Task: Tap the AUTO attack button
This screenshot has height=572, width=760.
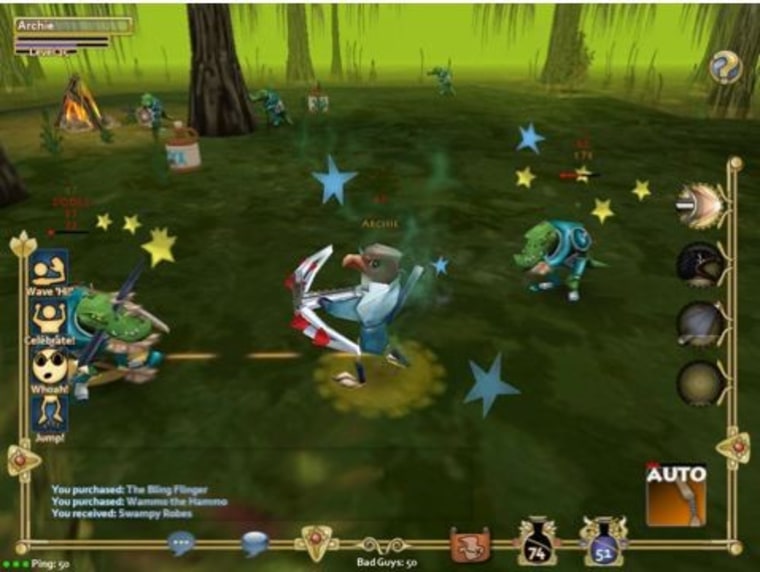Action: pos(676,494)
